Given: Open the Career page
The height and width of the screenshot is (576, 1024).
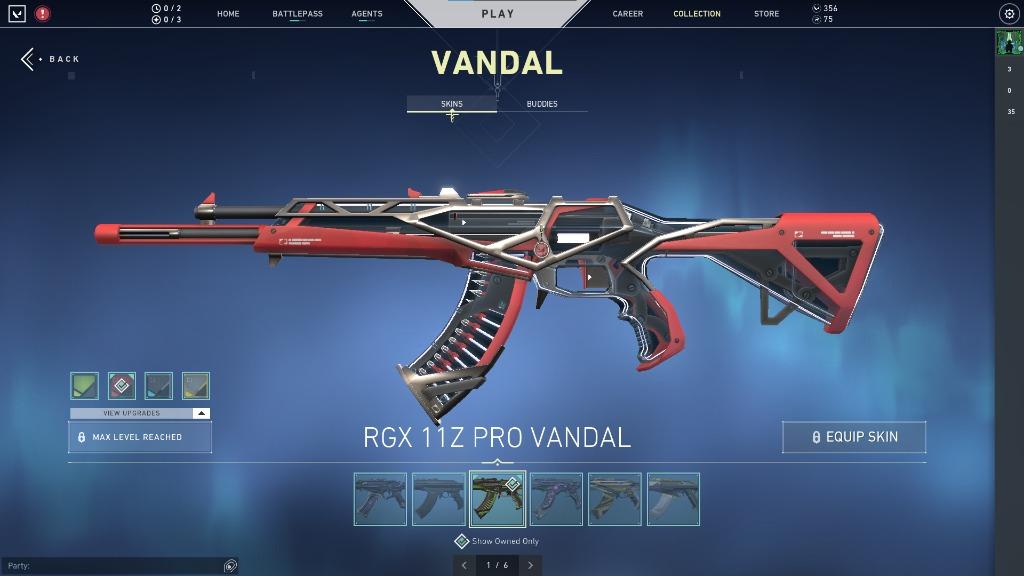Looking at the screenshot, I should pos(628,14).
